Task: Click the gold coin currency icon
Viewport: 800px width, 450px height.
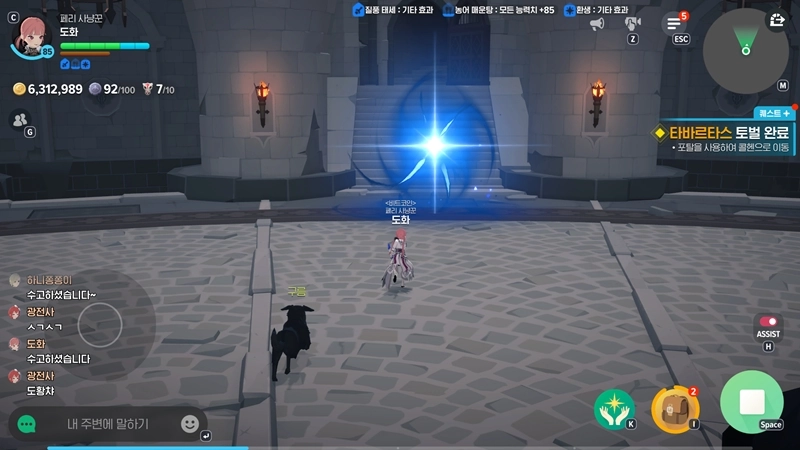Action: 19,90
